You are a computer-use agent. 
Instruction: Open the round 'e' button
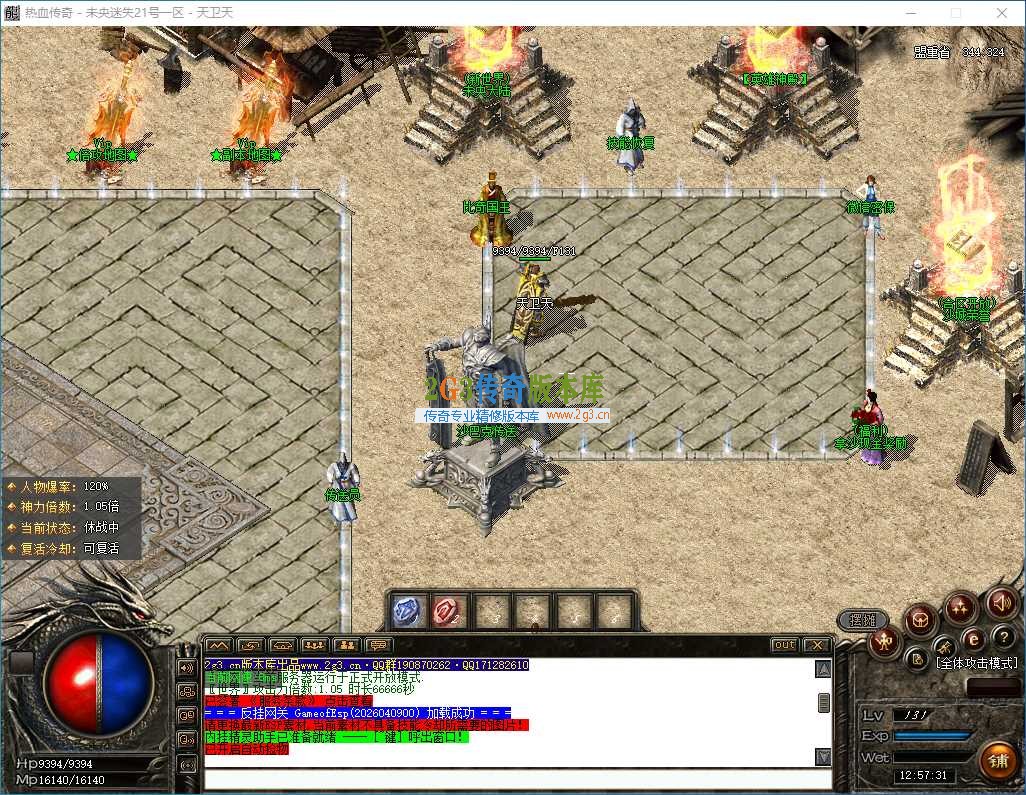973,638
